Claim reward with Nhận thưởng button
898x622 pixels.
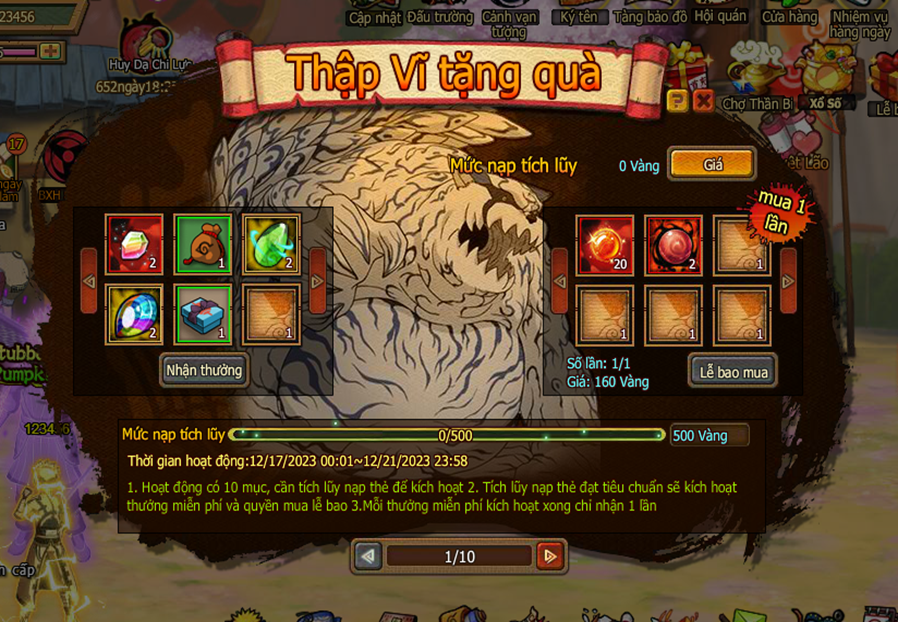point(204,370)
